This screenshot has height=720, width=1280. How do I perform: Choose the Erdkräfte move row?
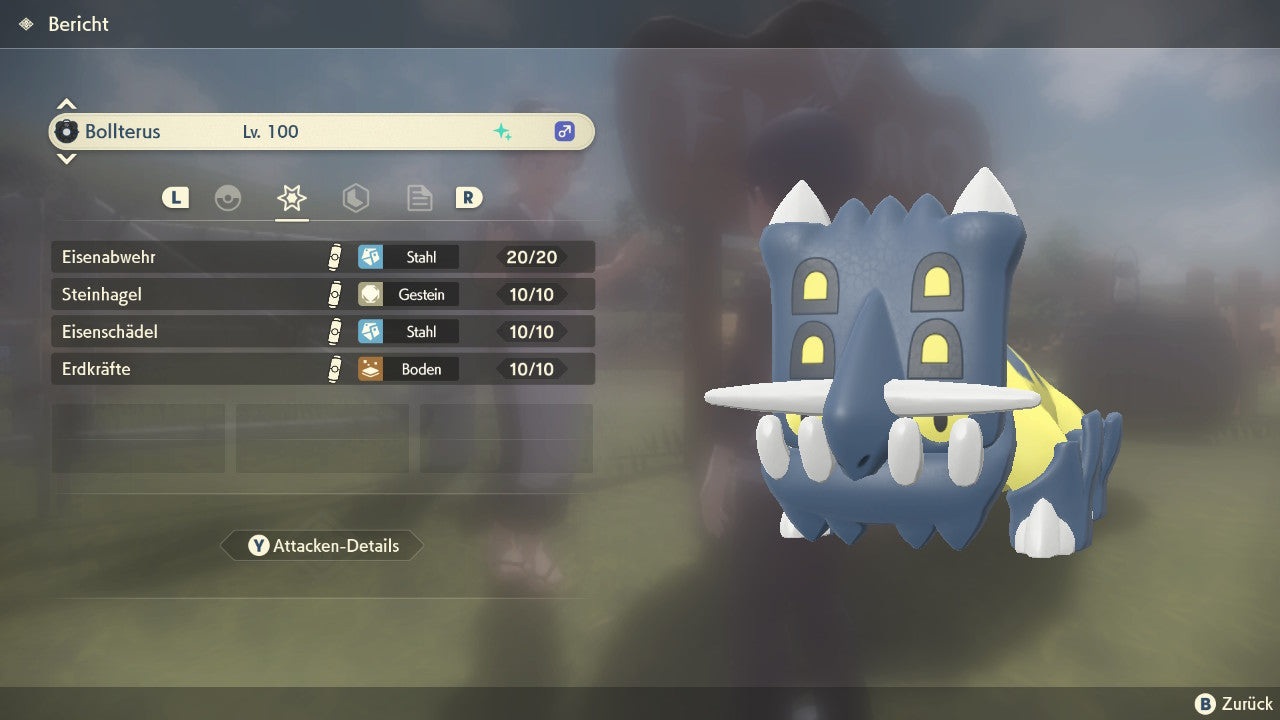pyautogui.click(x=322, y=369)
